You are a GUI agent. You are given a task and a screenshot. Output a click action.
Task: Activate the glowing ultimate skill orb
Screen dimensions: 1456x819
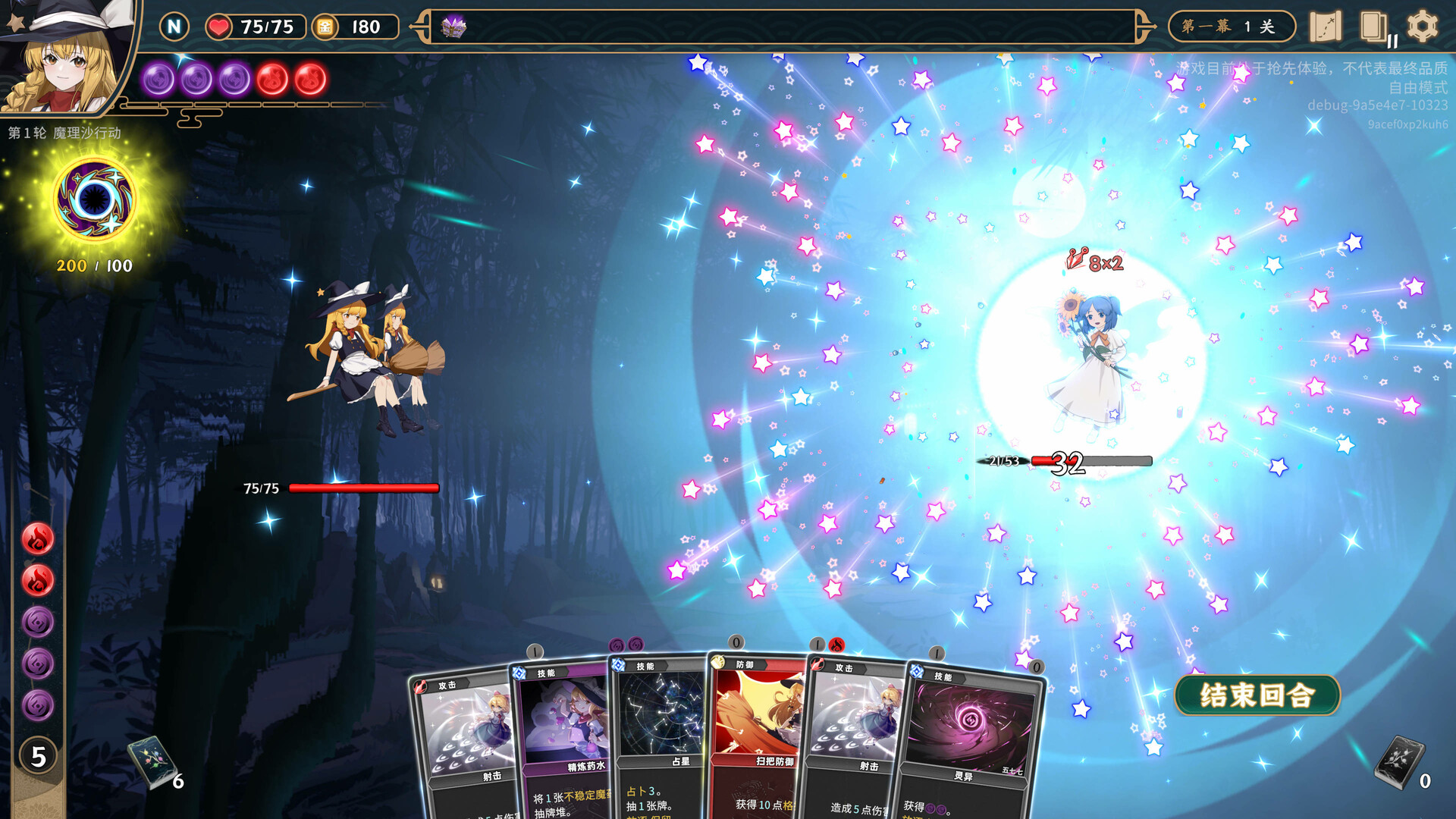95,199
